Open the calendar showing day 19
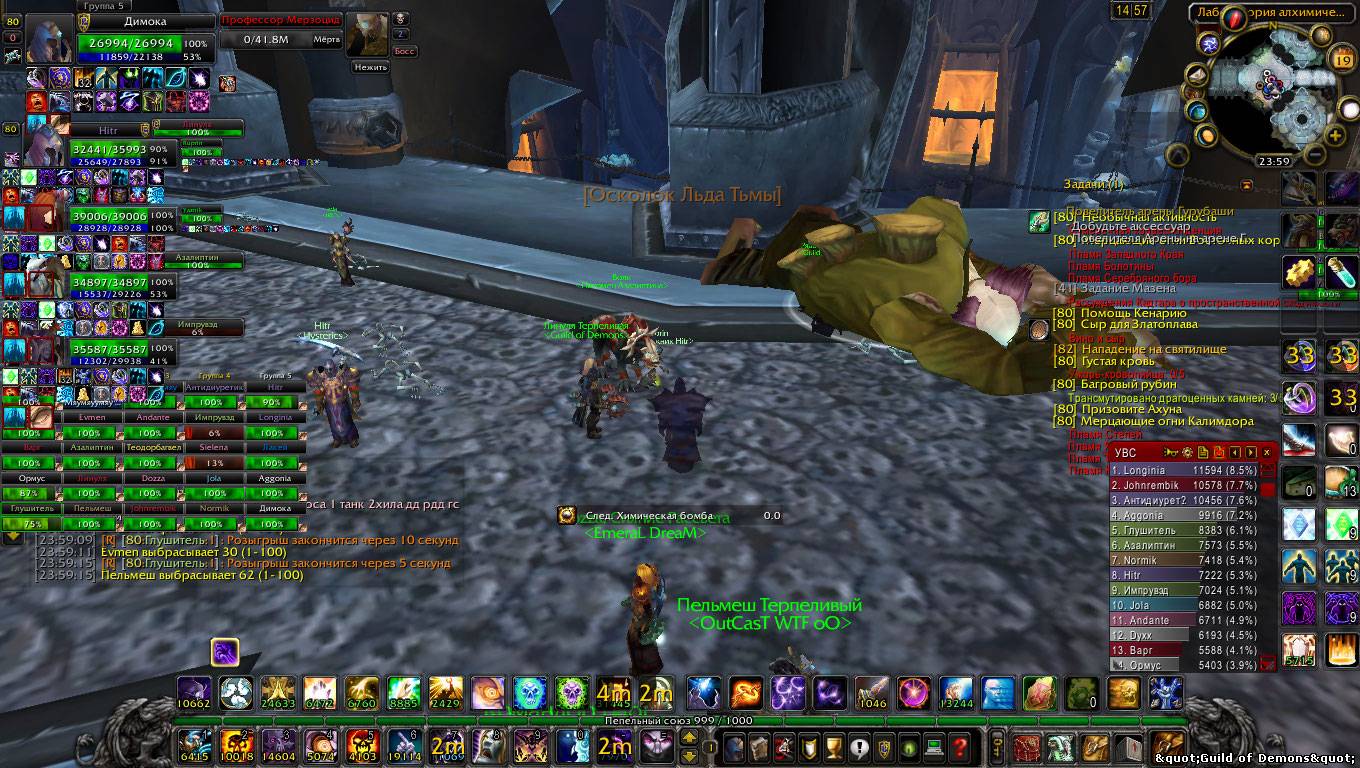The image size is (1360, 768). 1341,59
